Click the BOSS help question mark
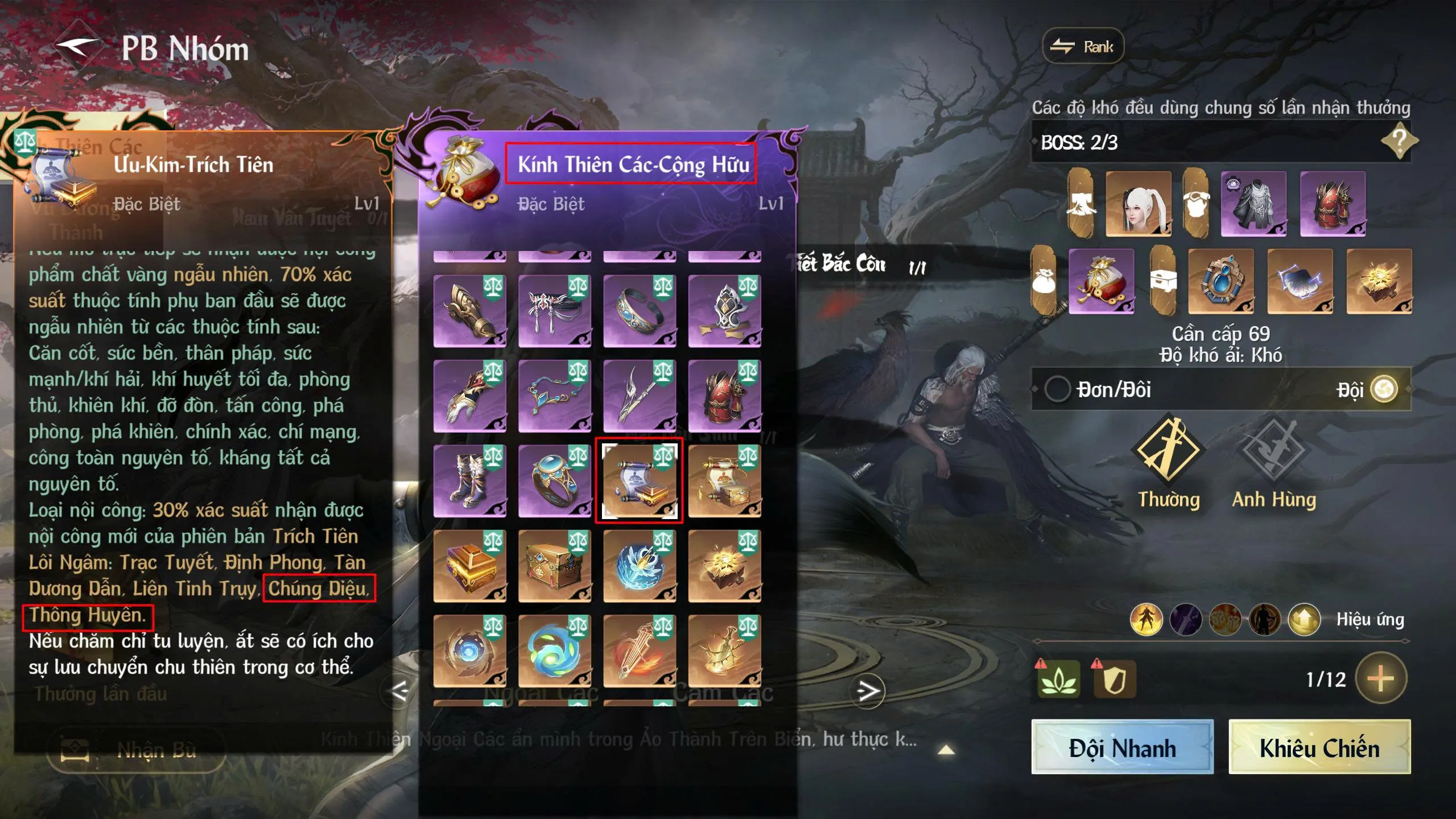Image resolution: width=1456 pixels, height=819 pixels. (1399, 141)
